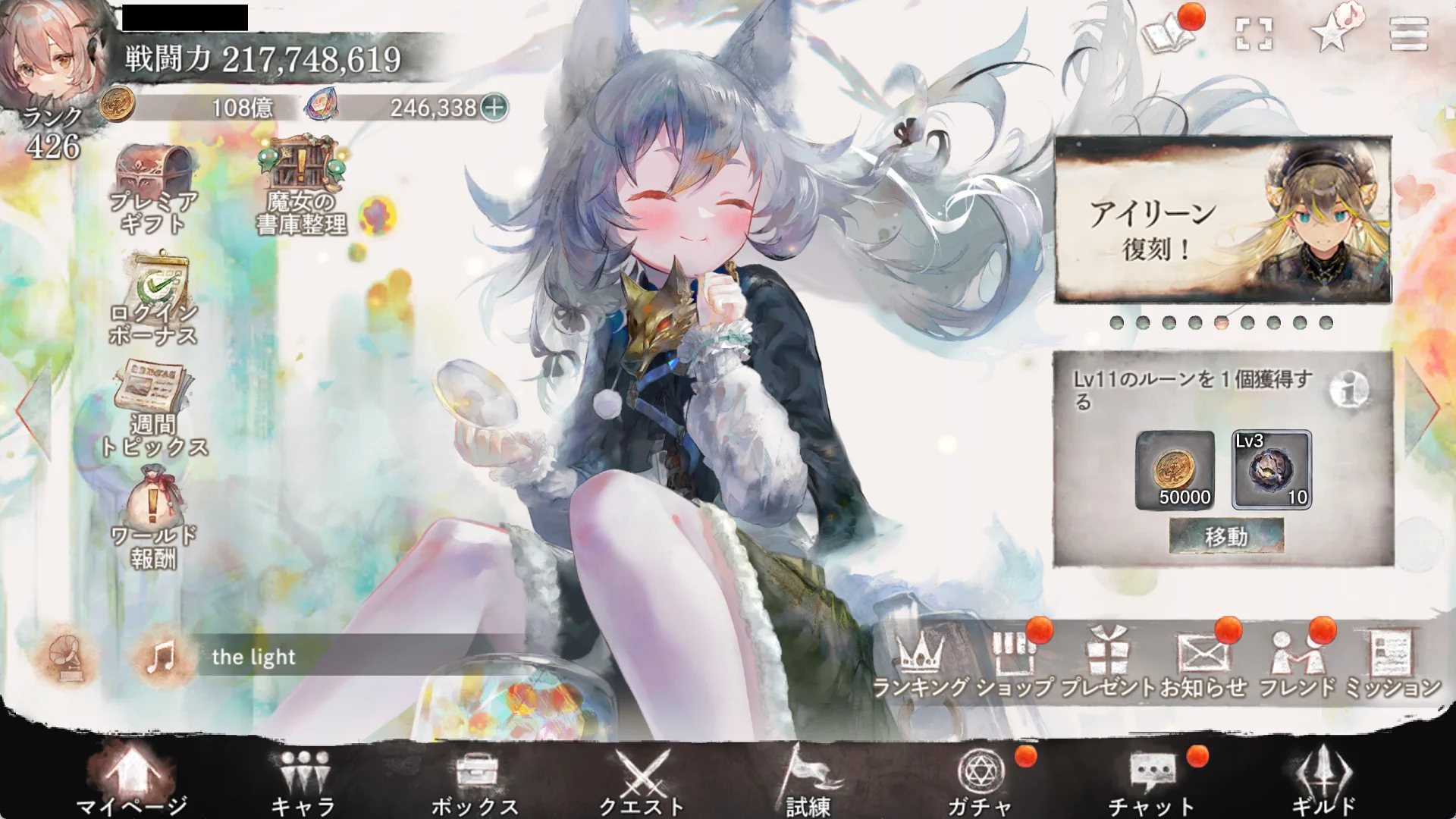Tap the 移動 button in mission panel
1456x819 pixels.
click(x=1225, y=536)
